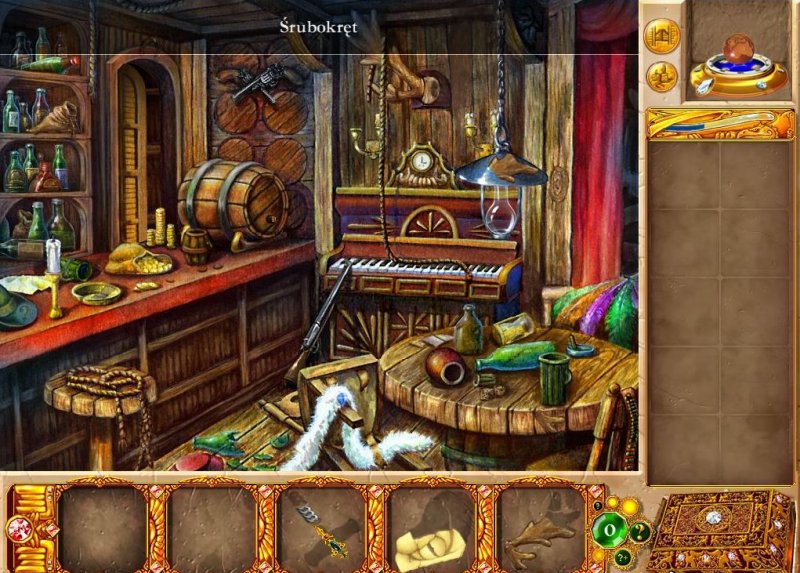Click the gold coin button showing blocks
The width and height of the screenshot is (800, 573).
point(660,76)
